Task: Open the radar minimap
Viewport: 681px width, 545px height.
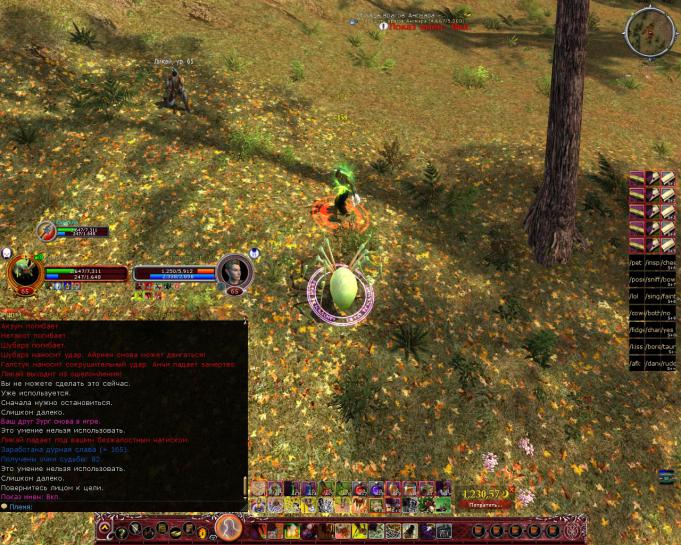Action: pyautogui.click(x=650, y=32)
